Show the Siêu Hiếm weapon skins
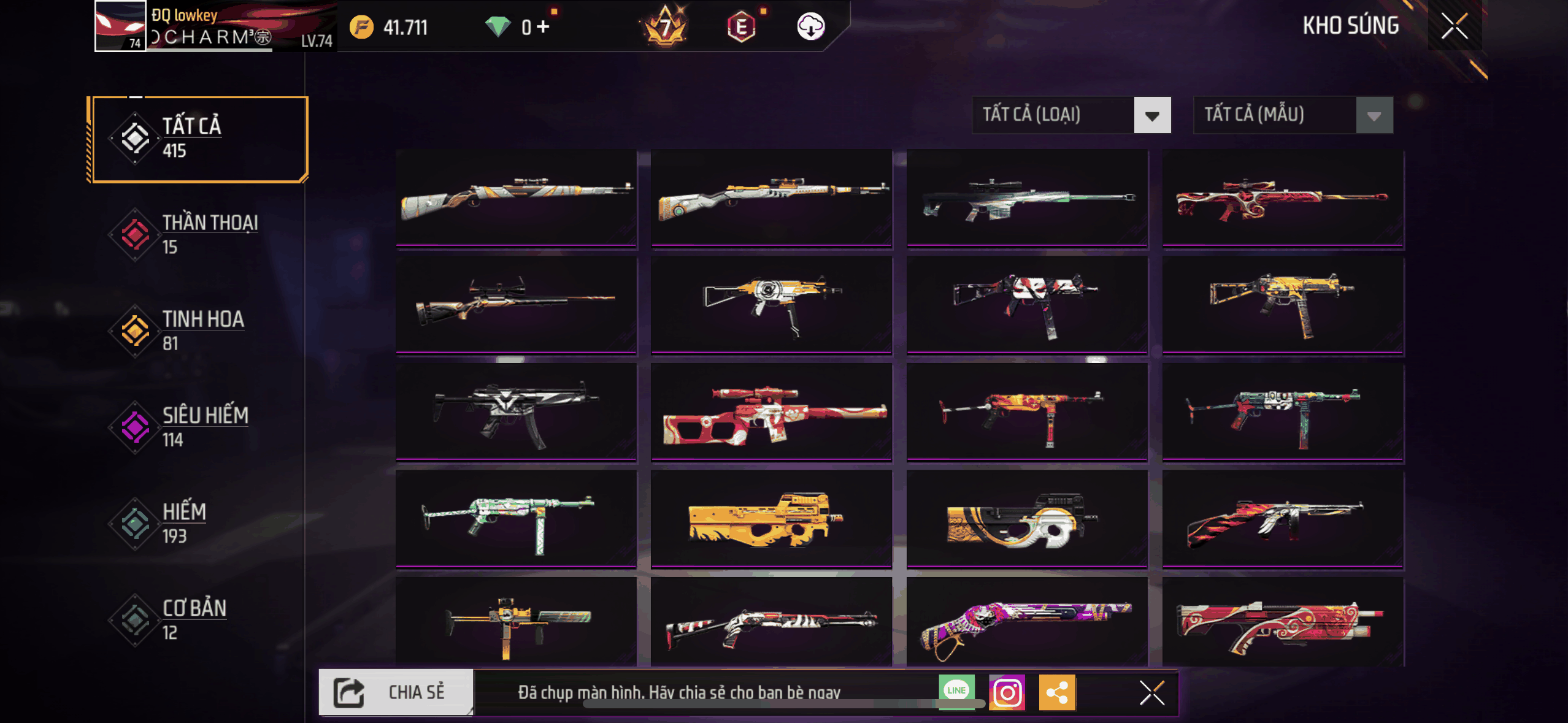This screenshot has height=723, width=1568. click(199, 427)
